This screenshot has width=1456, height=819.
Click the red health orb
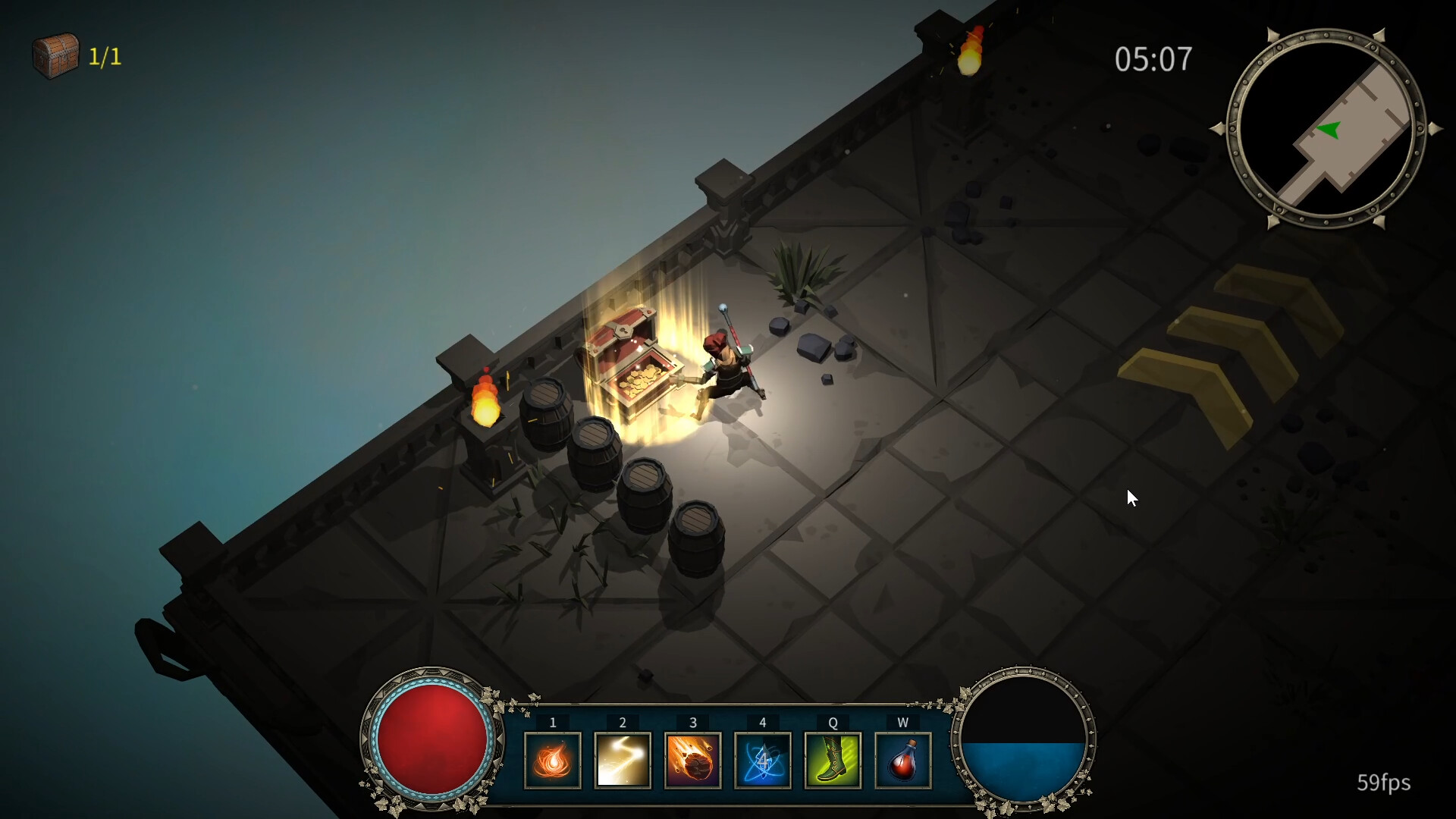click(x=432, y=739)
